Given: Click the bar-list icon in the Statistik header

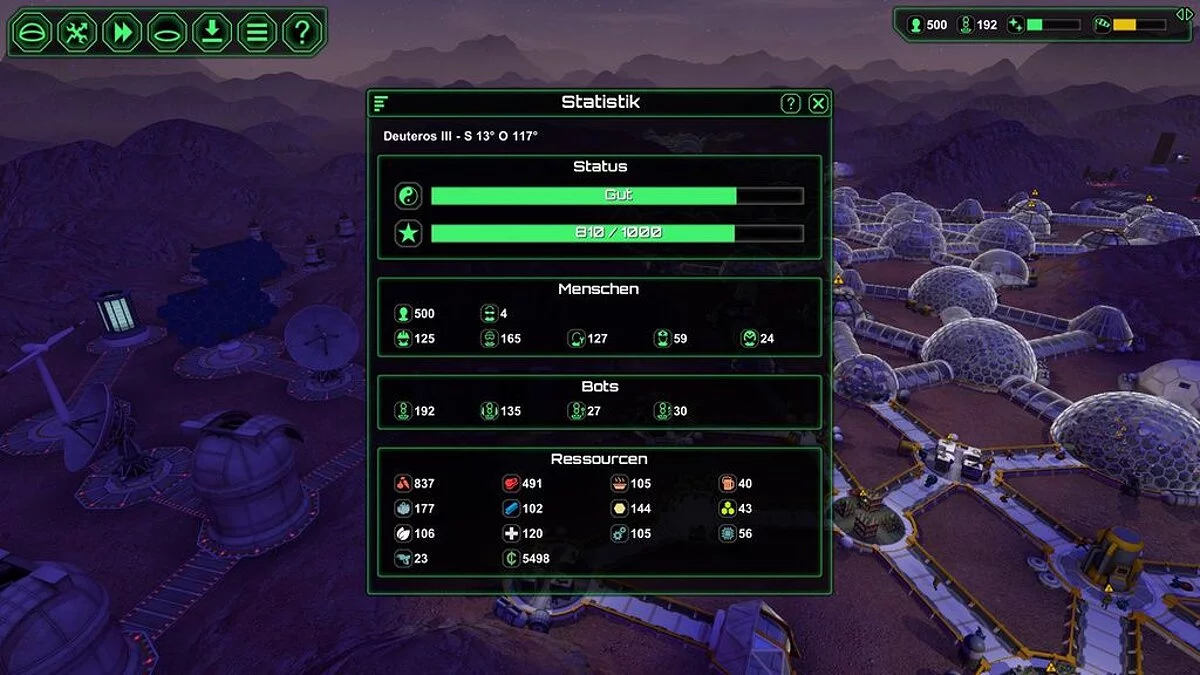Looking at the screenshot, I should click(381, 103).
